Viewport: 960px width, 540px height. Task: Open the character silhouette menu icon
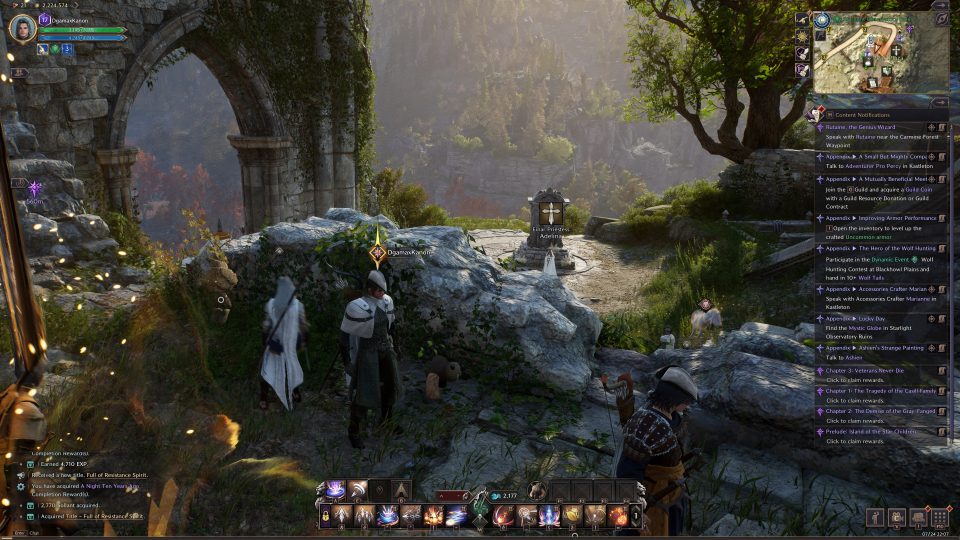click(x=876, y=518)
